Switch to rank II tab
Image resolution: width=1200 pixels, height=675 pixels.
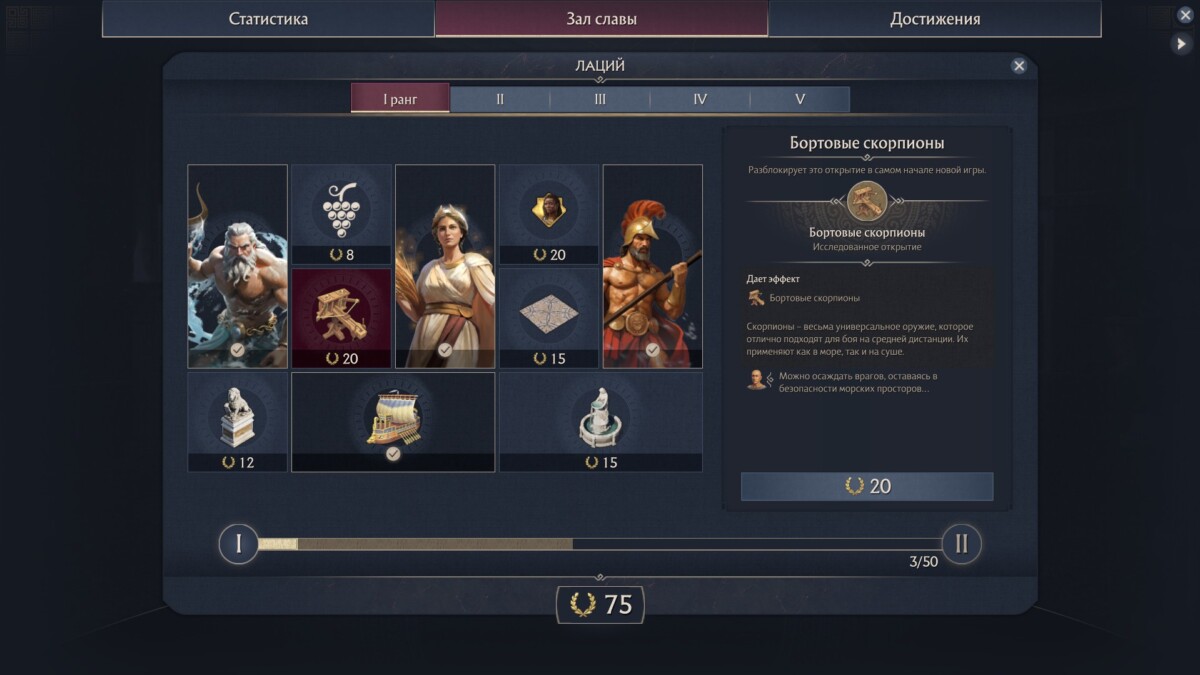tap(500, 99)
